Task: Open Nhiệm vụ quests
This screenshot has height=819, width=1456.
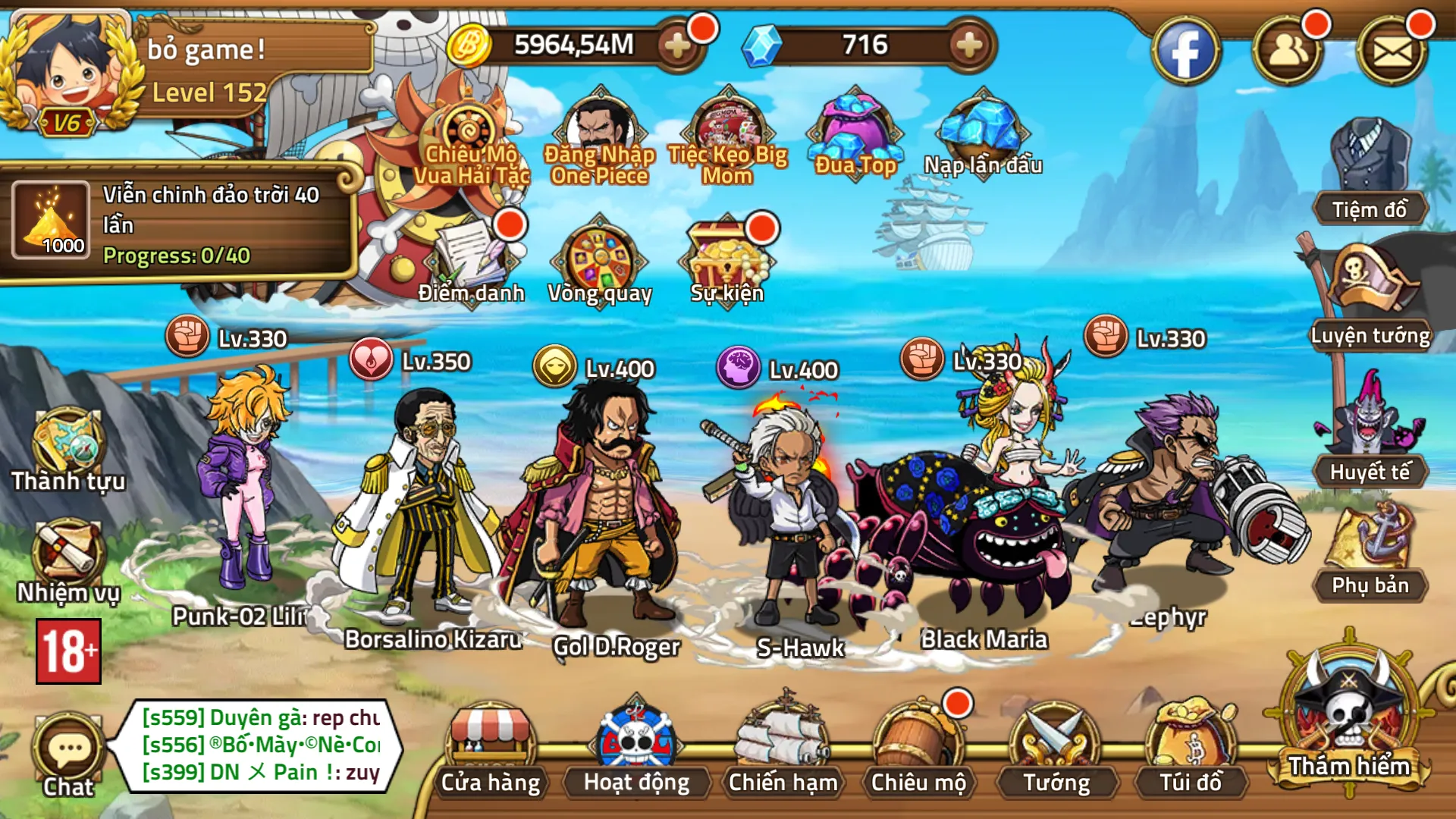Action: [68, 561]
